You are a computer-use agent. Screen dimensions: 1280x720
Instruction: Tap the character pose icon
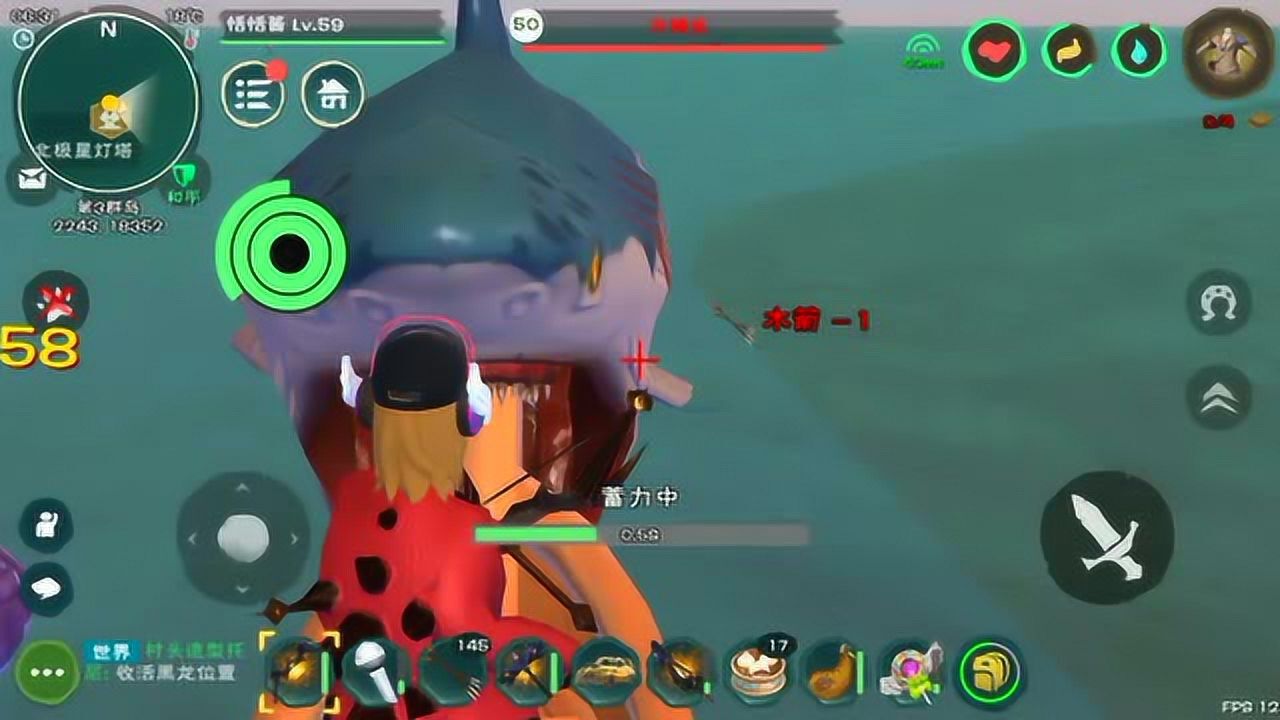[46, 525]
